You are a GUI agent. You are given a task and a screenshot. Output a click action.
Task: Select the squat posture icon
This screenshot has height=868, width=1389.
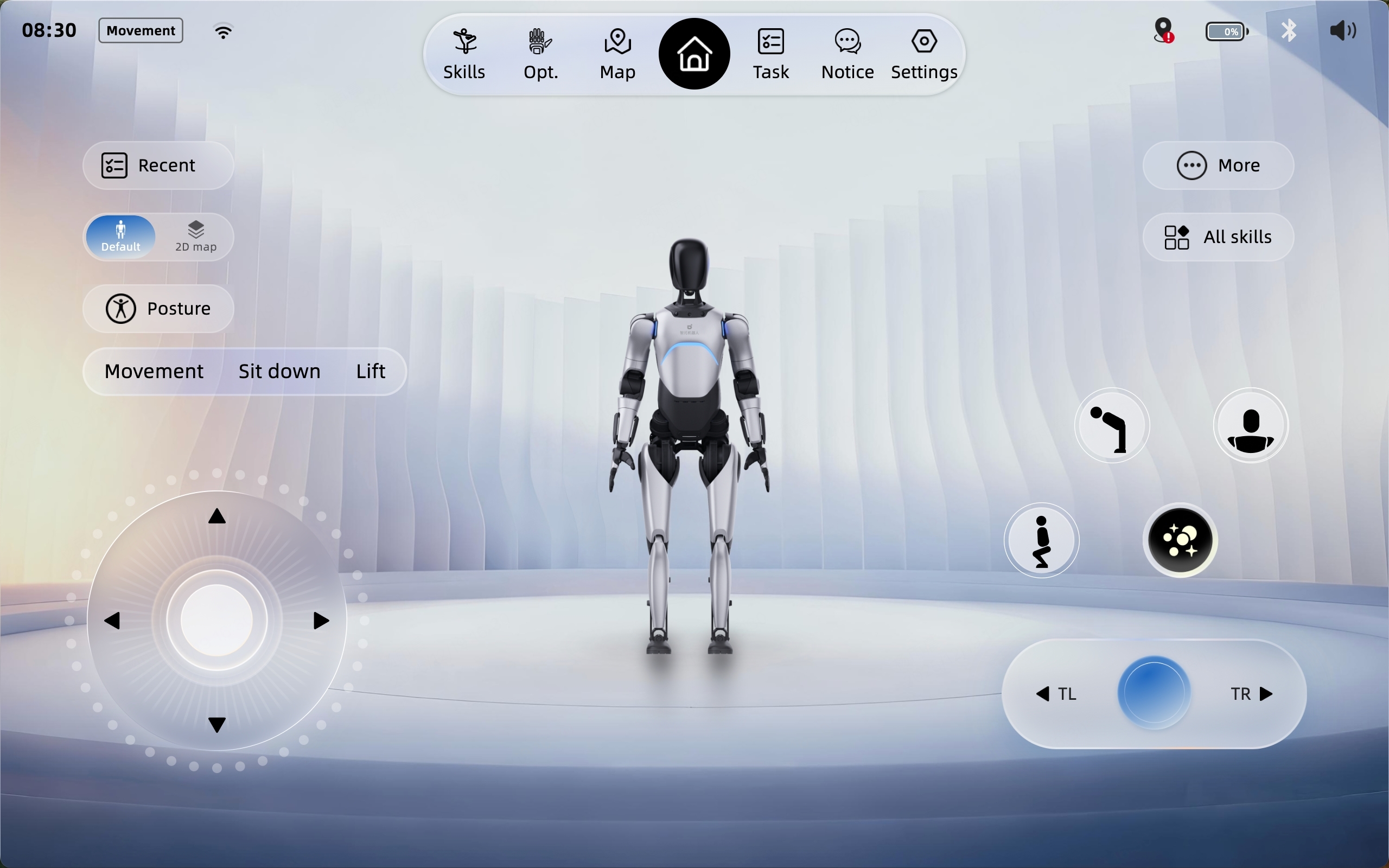click(1040, 540)
